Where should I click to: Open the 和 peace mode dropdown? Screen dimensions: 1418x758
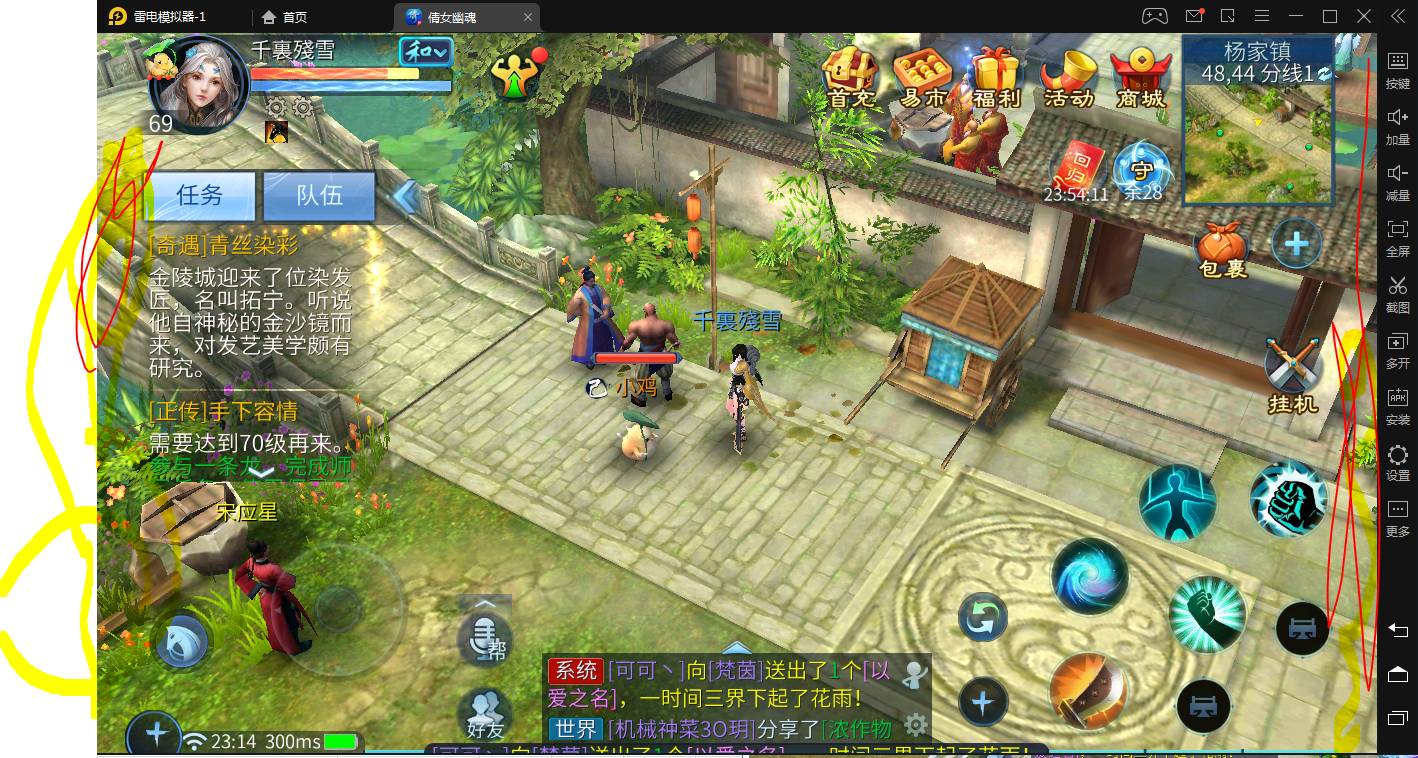tap(425, 52)
